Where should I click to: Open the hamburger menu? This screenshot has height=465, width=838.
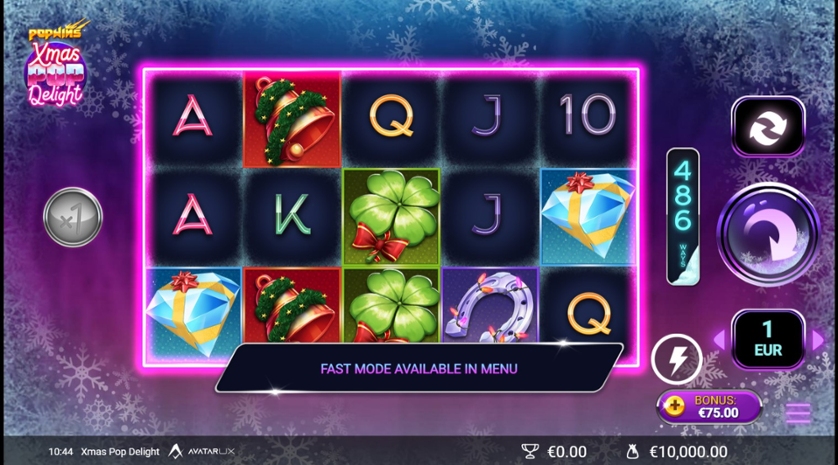click(x=797, y=412)
